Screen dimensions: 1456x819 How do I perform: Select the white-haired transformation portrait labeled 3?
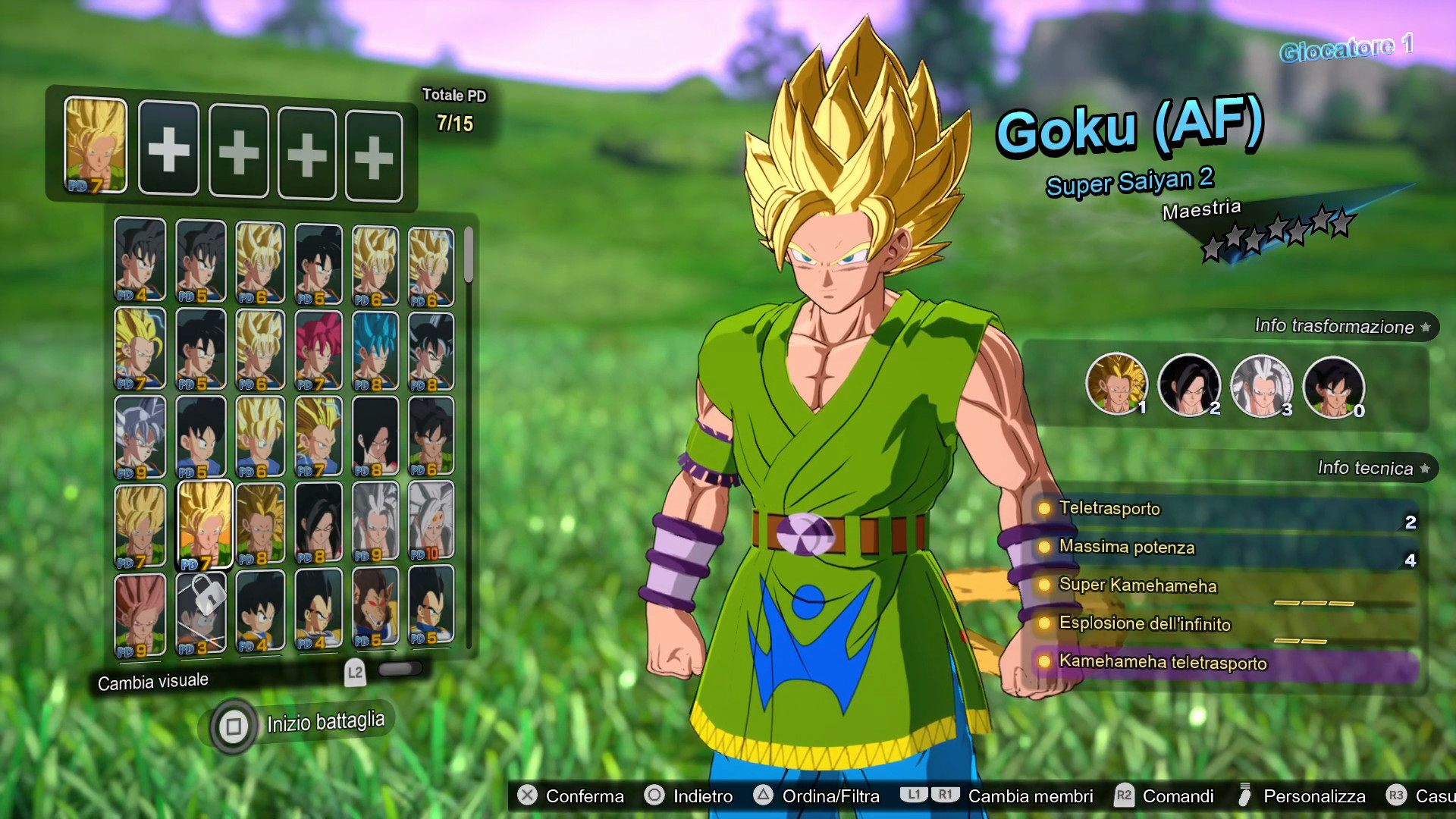[1262, 385]
